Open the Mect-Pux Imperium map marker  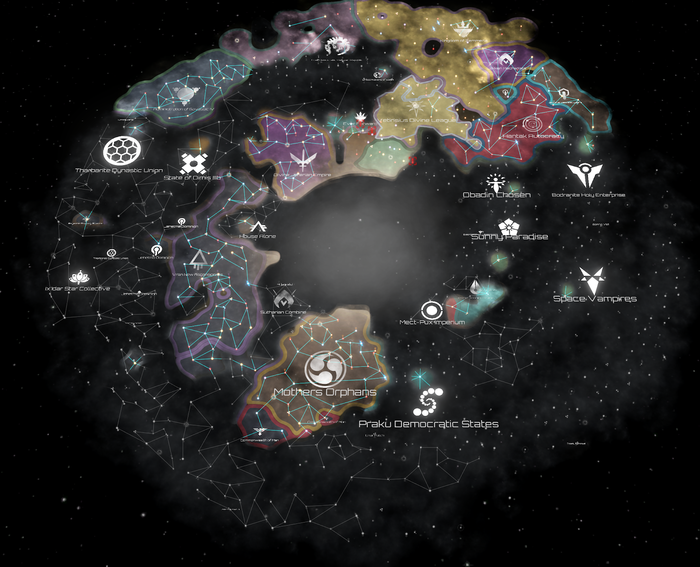(x=431, y=310)
